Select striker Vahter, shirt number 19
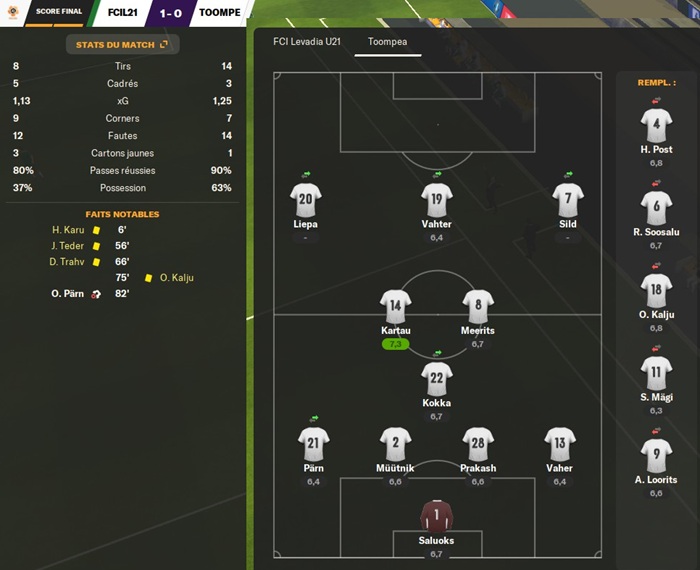Screen dimensions: 700x570 point(436,201)
